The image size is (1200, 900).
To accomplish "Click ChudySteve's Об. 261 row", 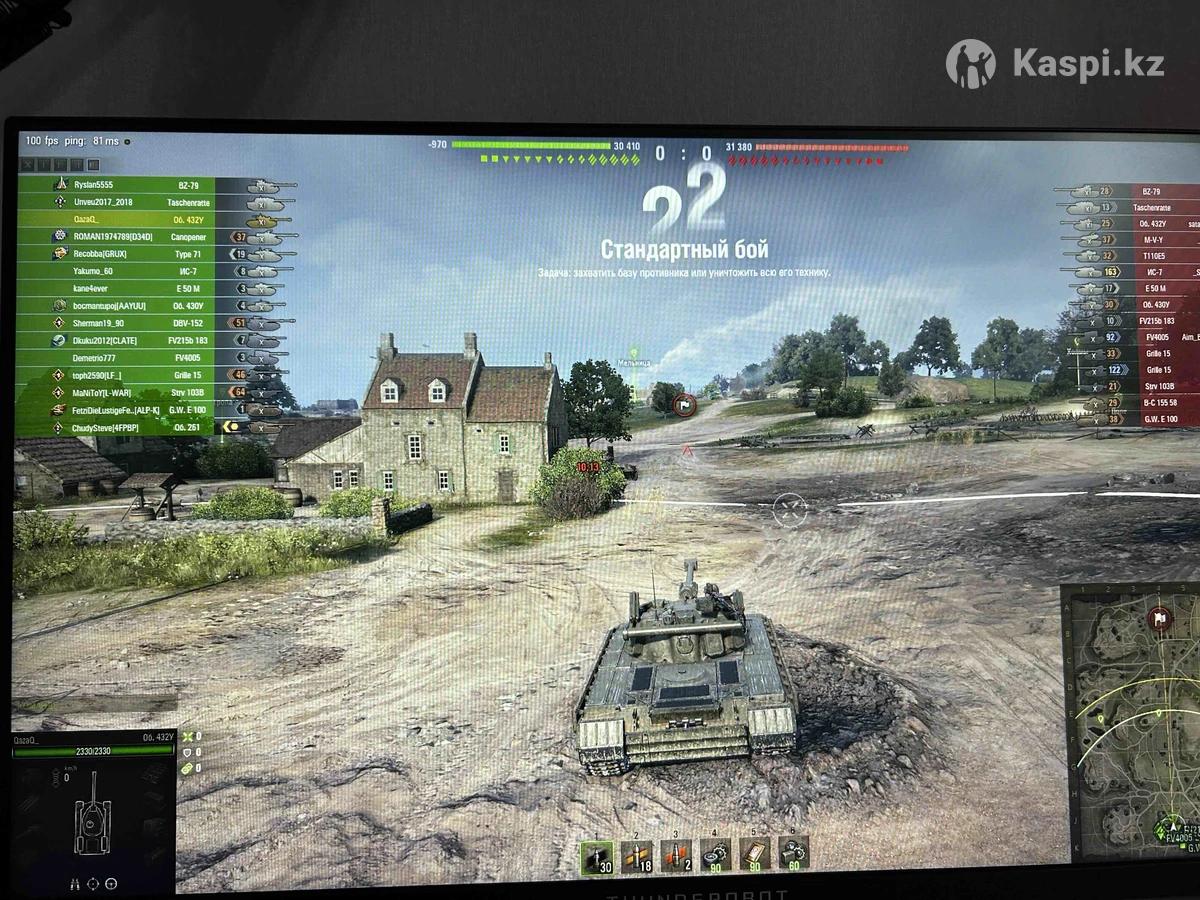I will 150,427.
